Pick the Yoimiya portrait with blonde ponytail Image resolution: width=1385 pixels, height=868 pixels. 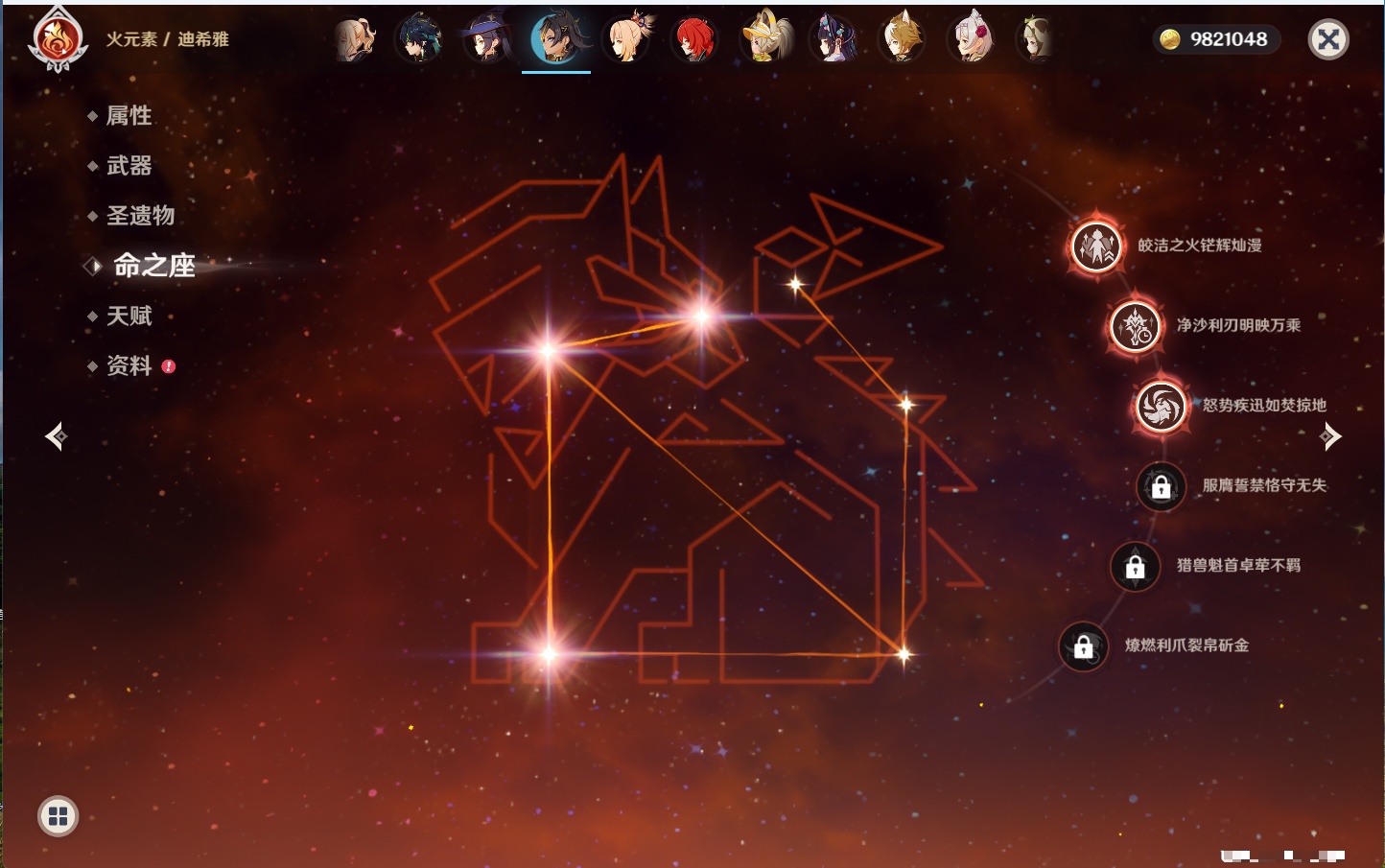[626, 39]
